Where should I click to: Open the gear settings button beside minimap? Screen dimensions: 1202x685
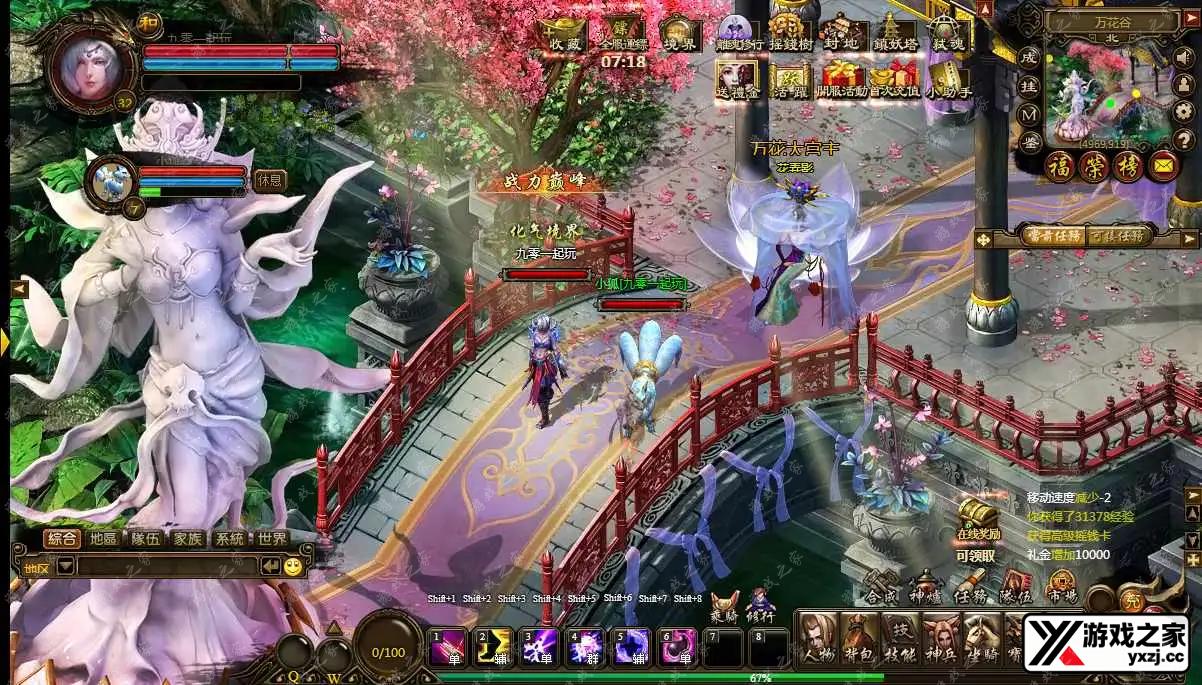point(1183,110)
